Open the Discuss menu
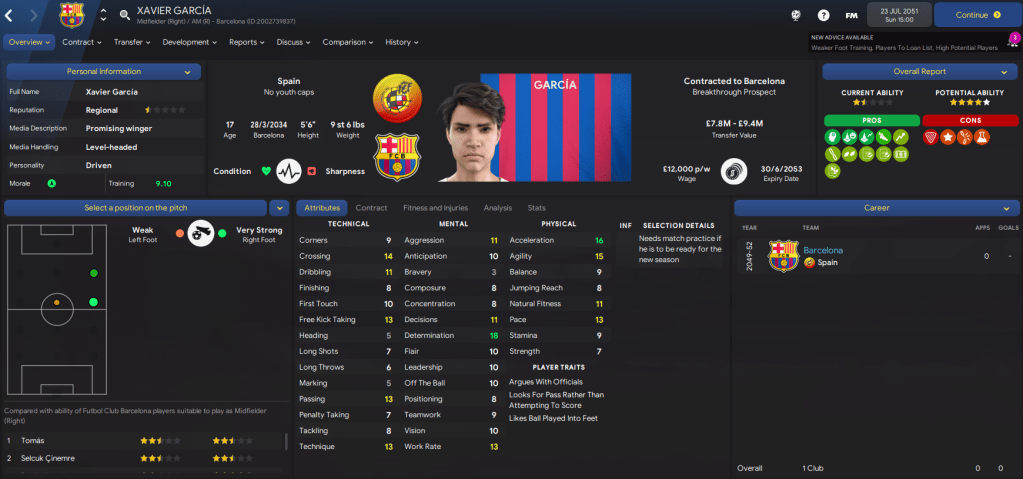 (293, 42)
